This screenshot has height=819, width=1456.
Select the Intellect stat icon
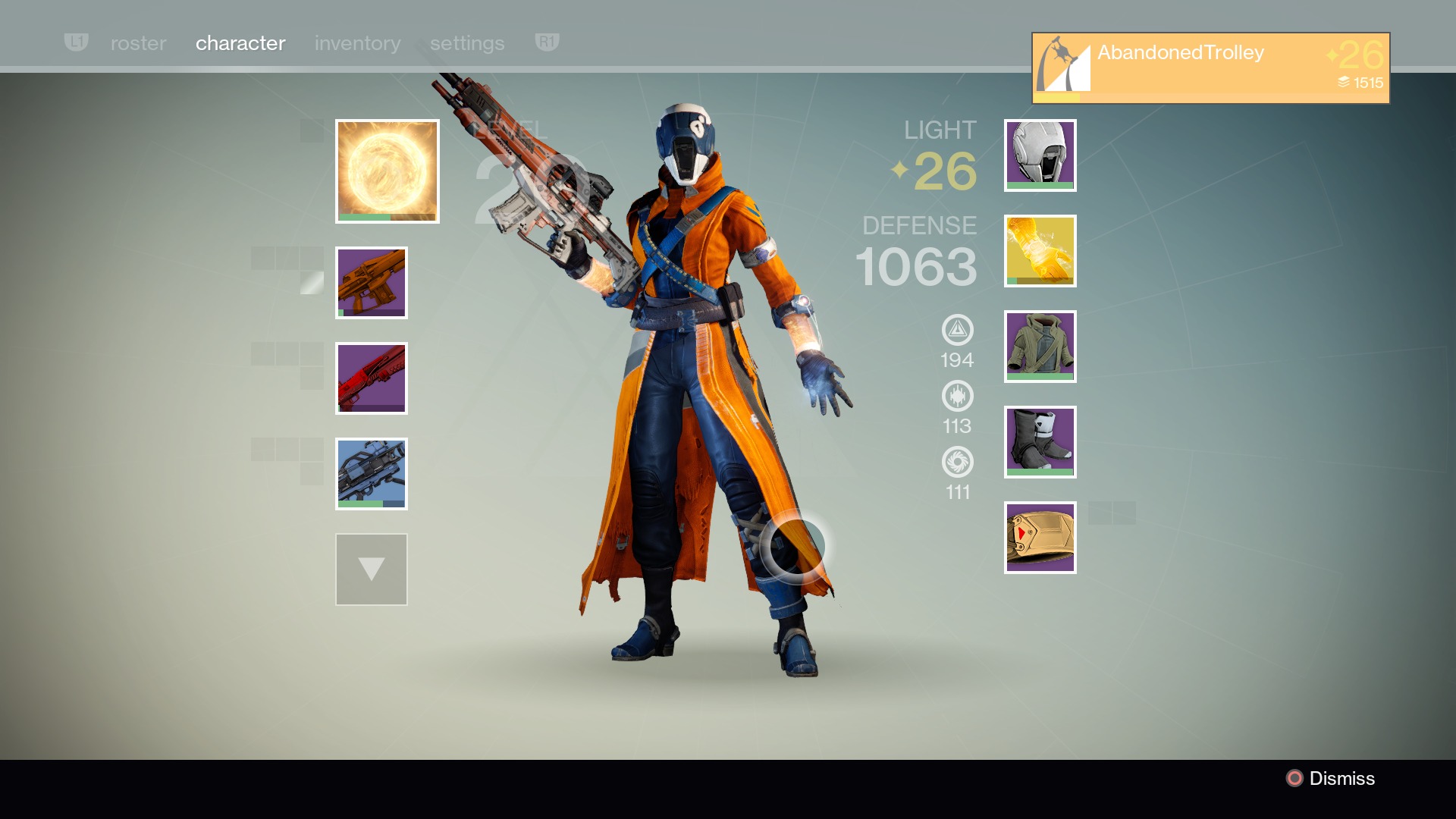coord(958,329)
